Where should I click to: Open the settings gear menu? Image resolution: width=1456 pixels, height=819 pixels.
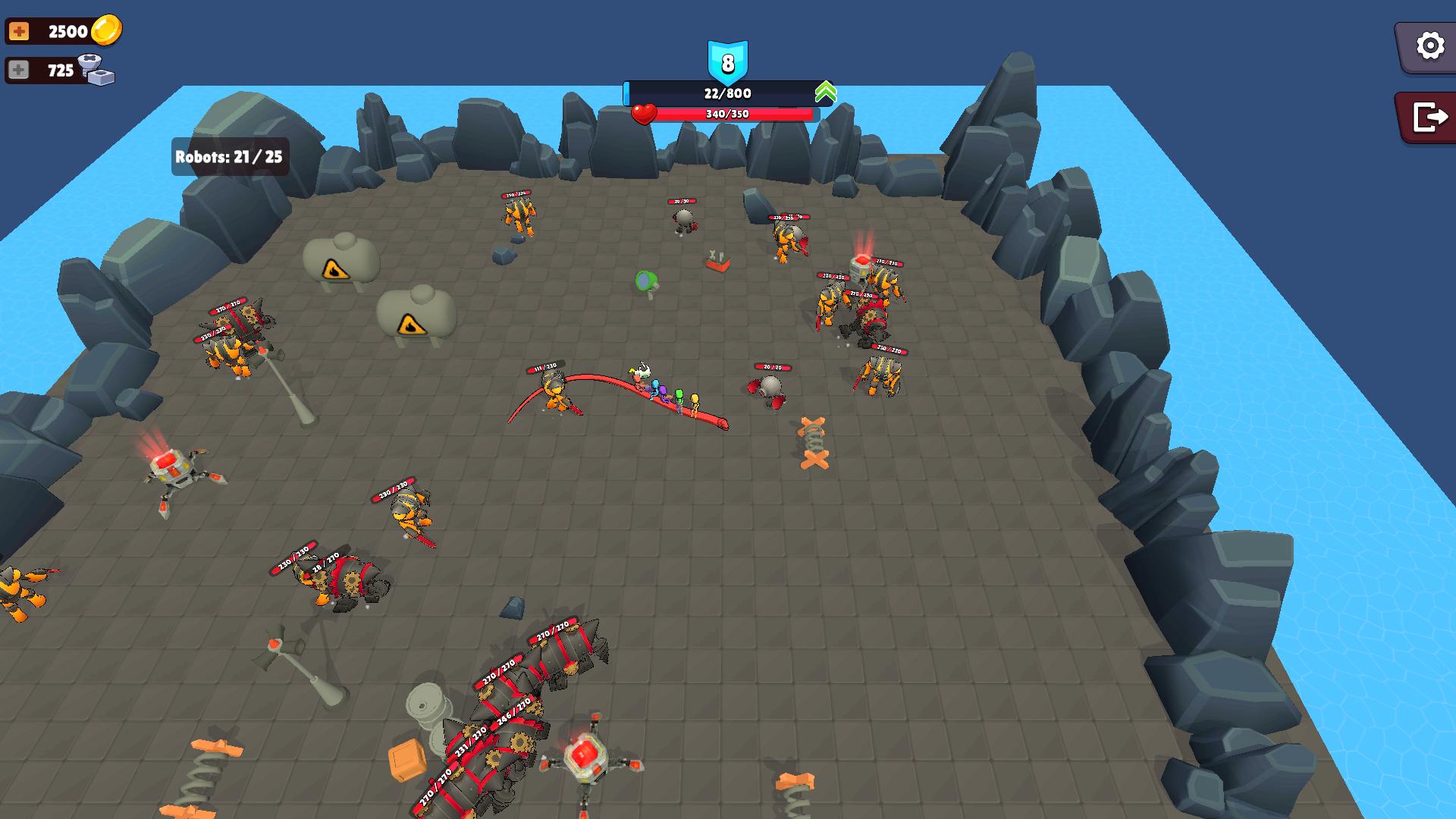tap(1429, 47)
